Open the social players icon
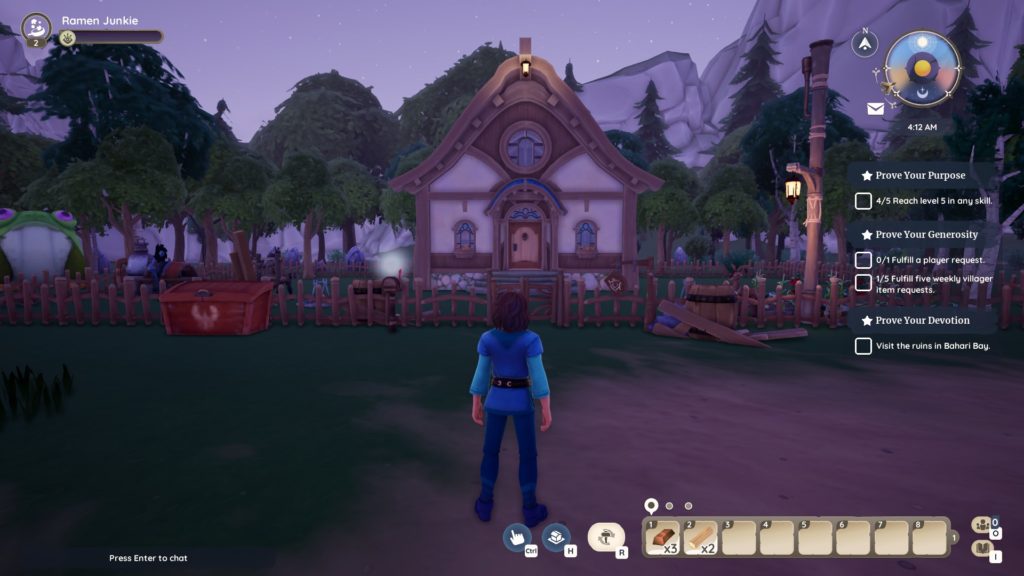 982,525
